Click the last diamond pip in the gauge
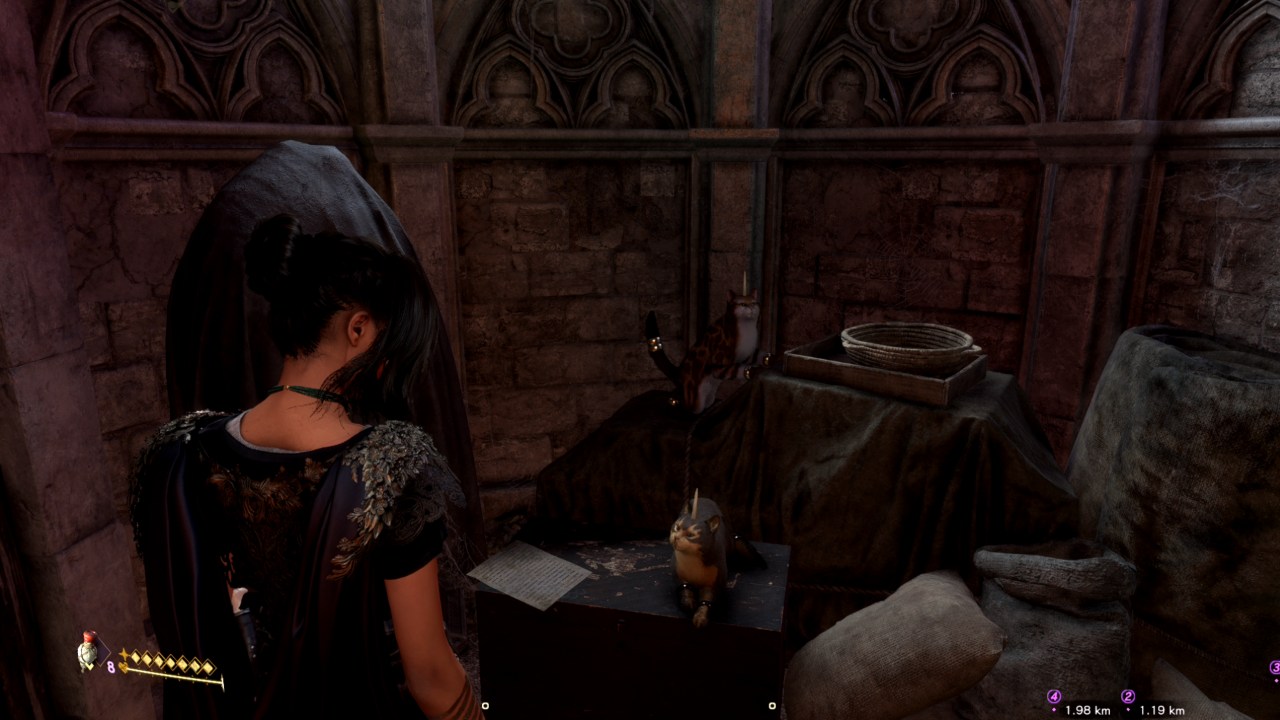Image resolution: width=1280 pixels, height=720 pixels. click(x=208, y=668)
